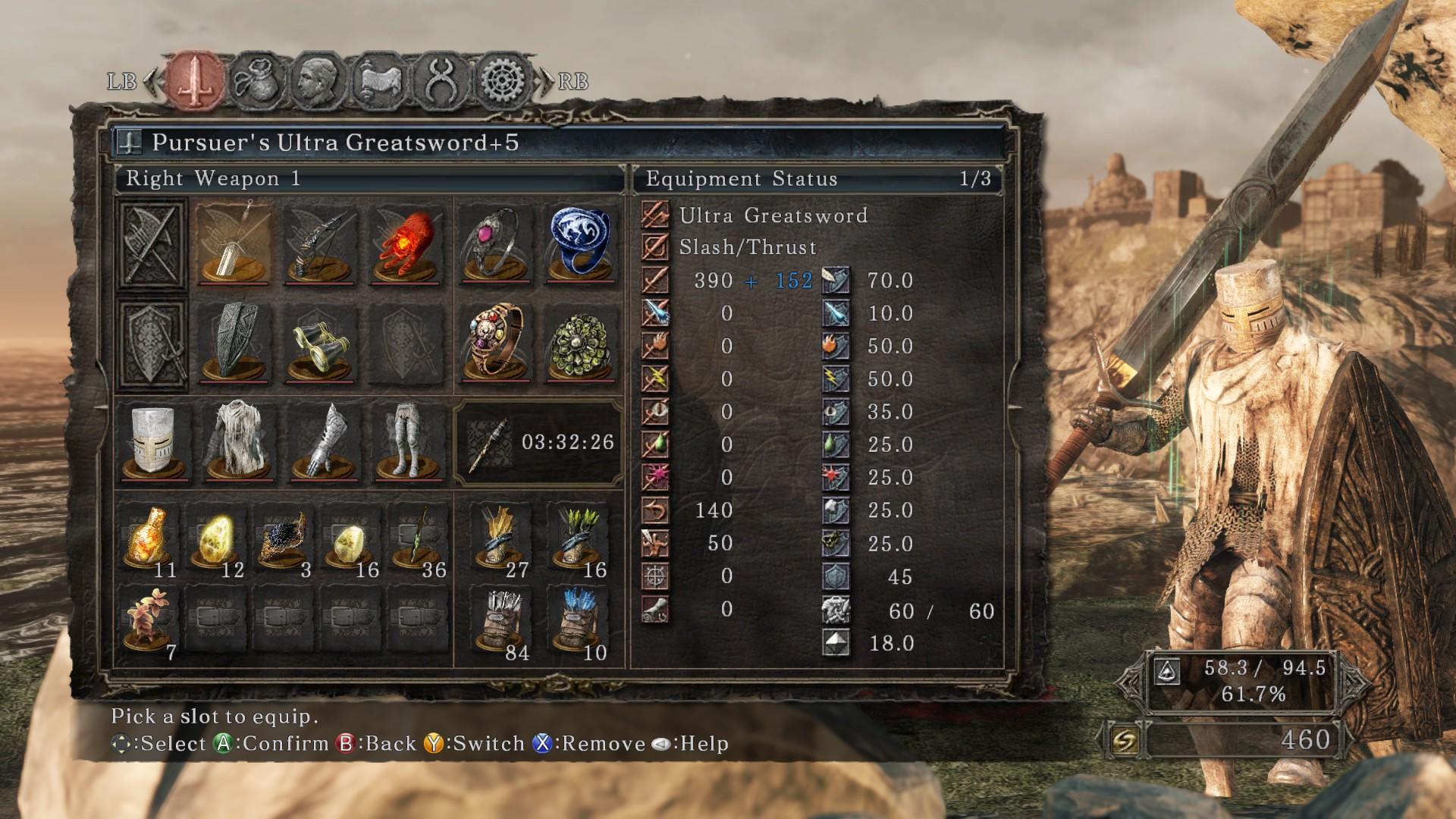Choose the yellow-feathered arrows stack of 27
The width and height of the screenshot is (1456, 819).
(x=500, y=538)
